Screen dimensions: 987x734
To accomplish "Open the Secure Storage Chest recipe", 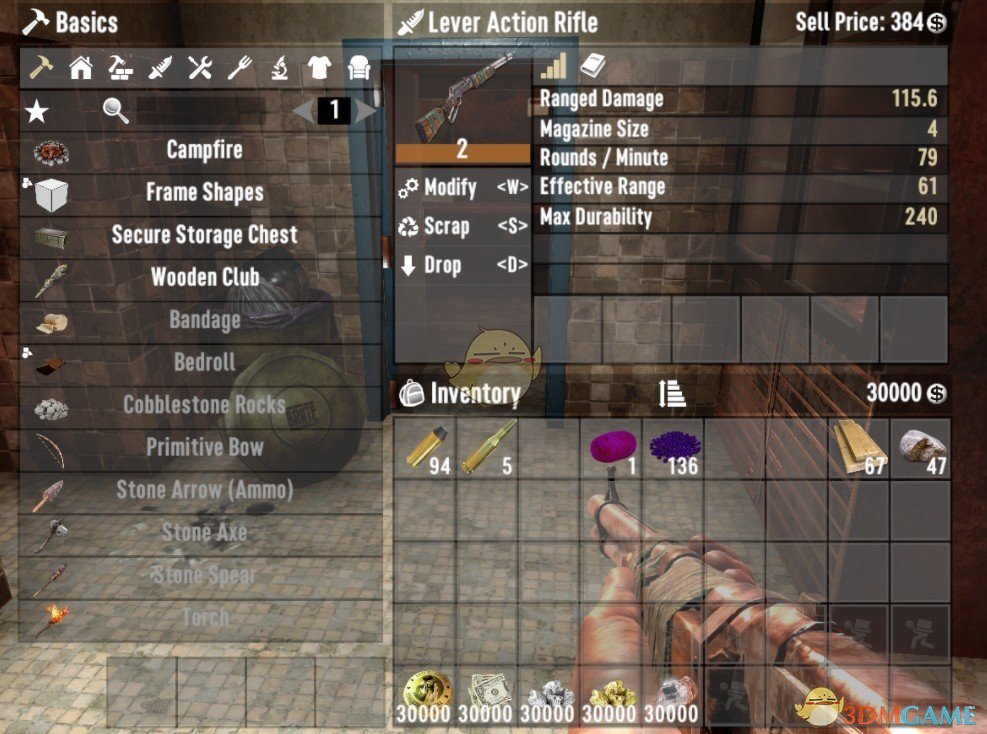I will click(204, 236).
